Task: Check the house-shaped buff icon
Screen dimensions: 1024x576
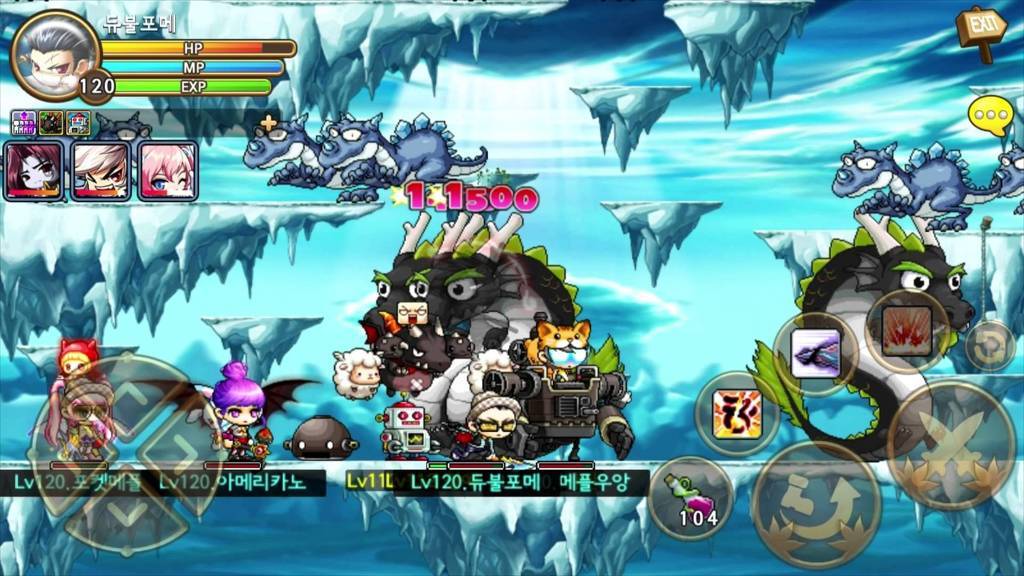Action: (78, 123)
